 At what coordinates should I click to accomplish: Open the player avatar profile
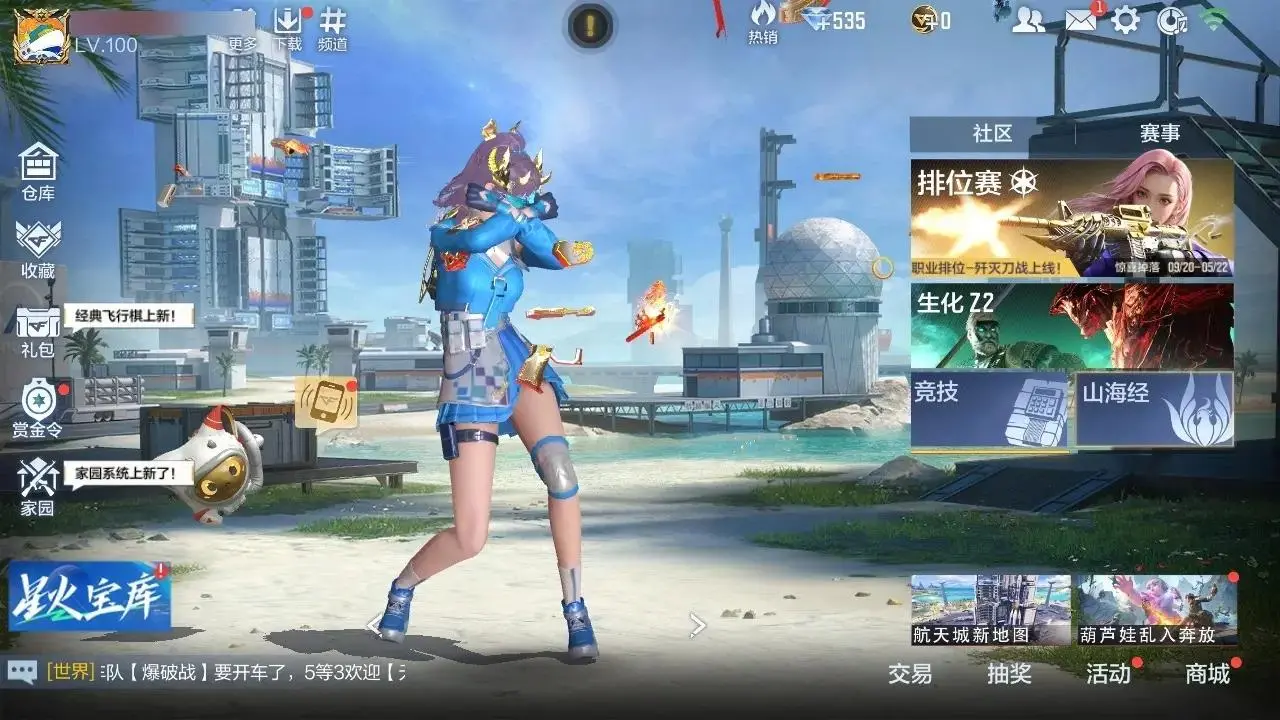(x=41, y=36)
